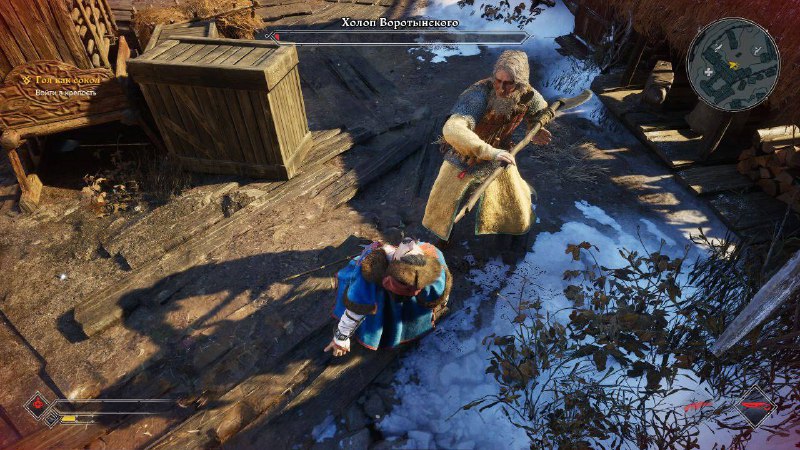Click the red diamond icon beside health bar

(39, 405)
